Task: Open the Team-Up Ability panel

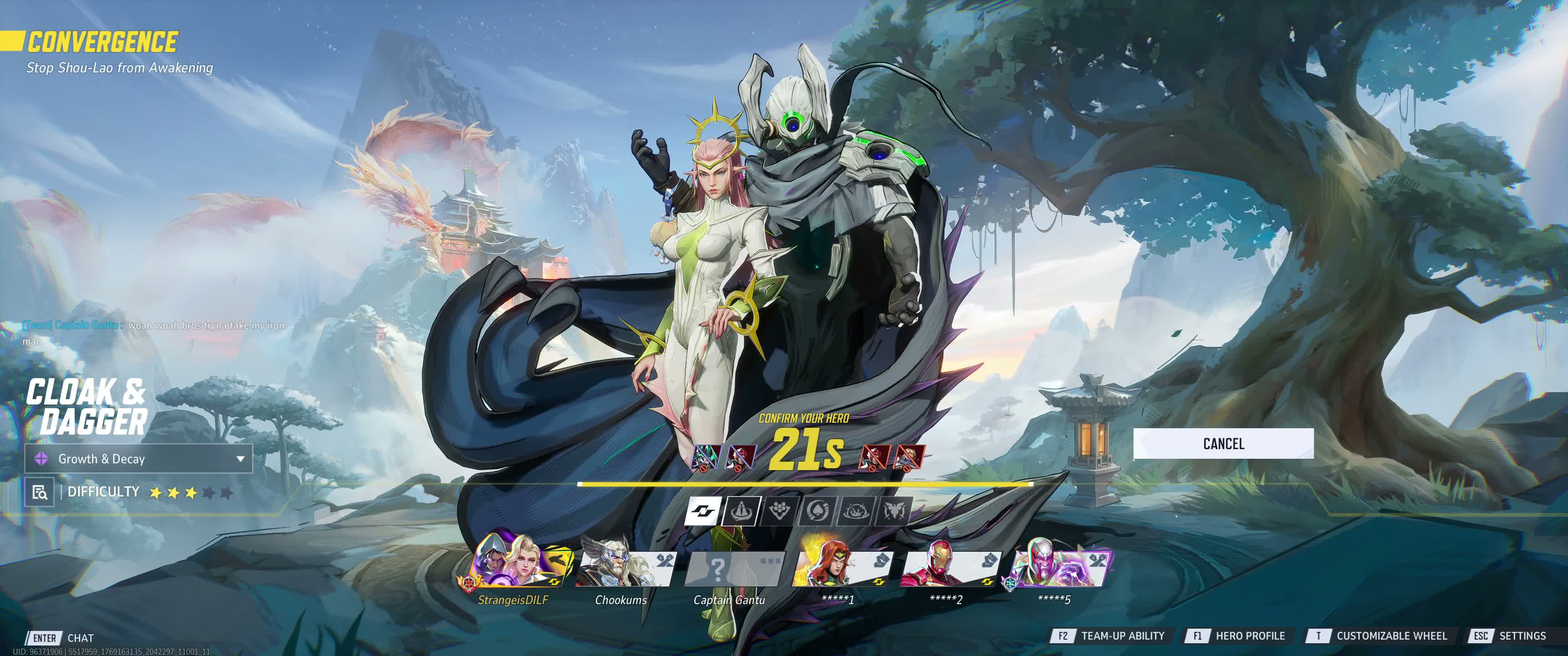Action: pos(1109,636)
